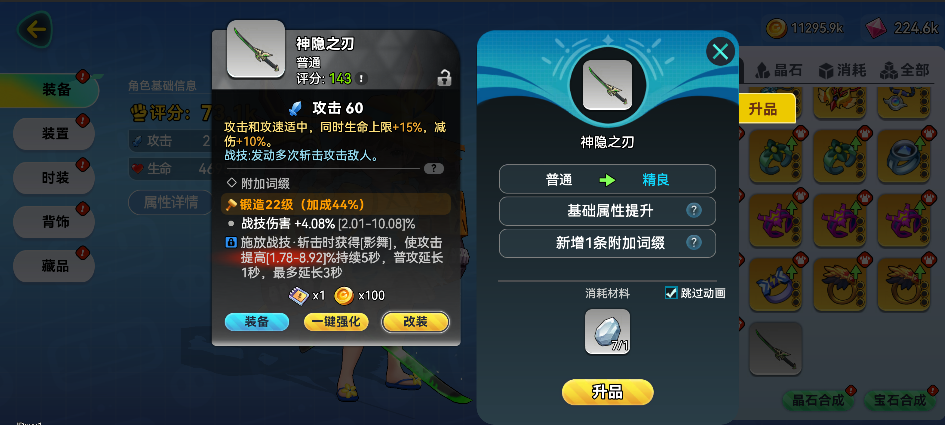Select the silver ore material icon
Viewport: 945px width, 425px height.
[x=607, y=331]
